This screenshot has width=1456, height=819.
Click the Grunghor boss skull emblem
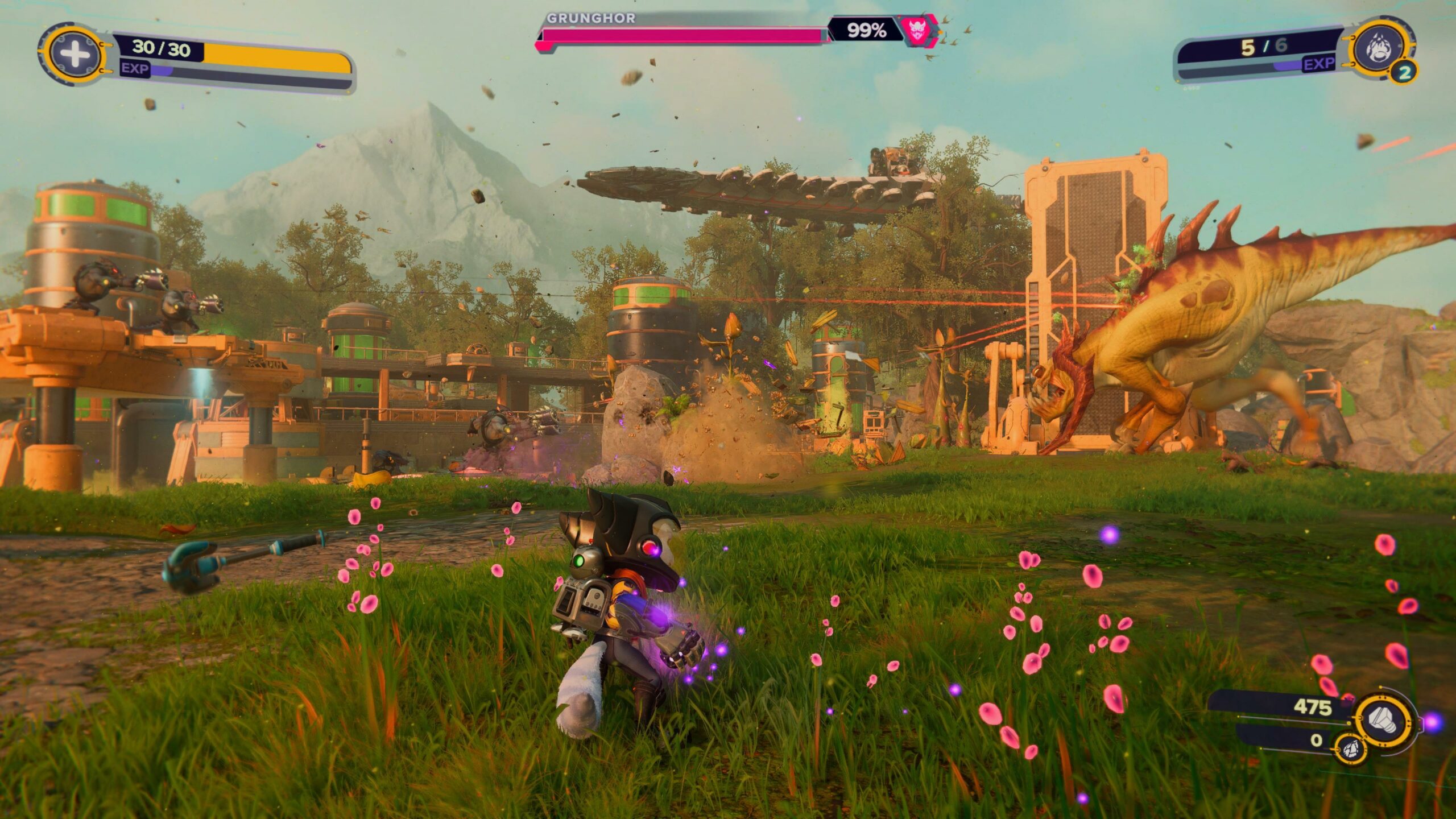click(917, 30)
